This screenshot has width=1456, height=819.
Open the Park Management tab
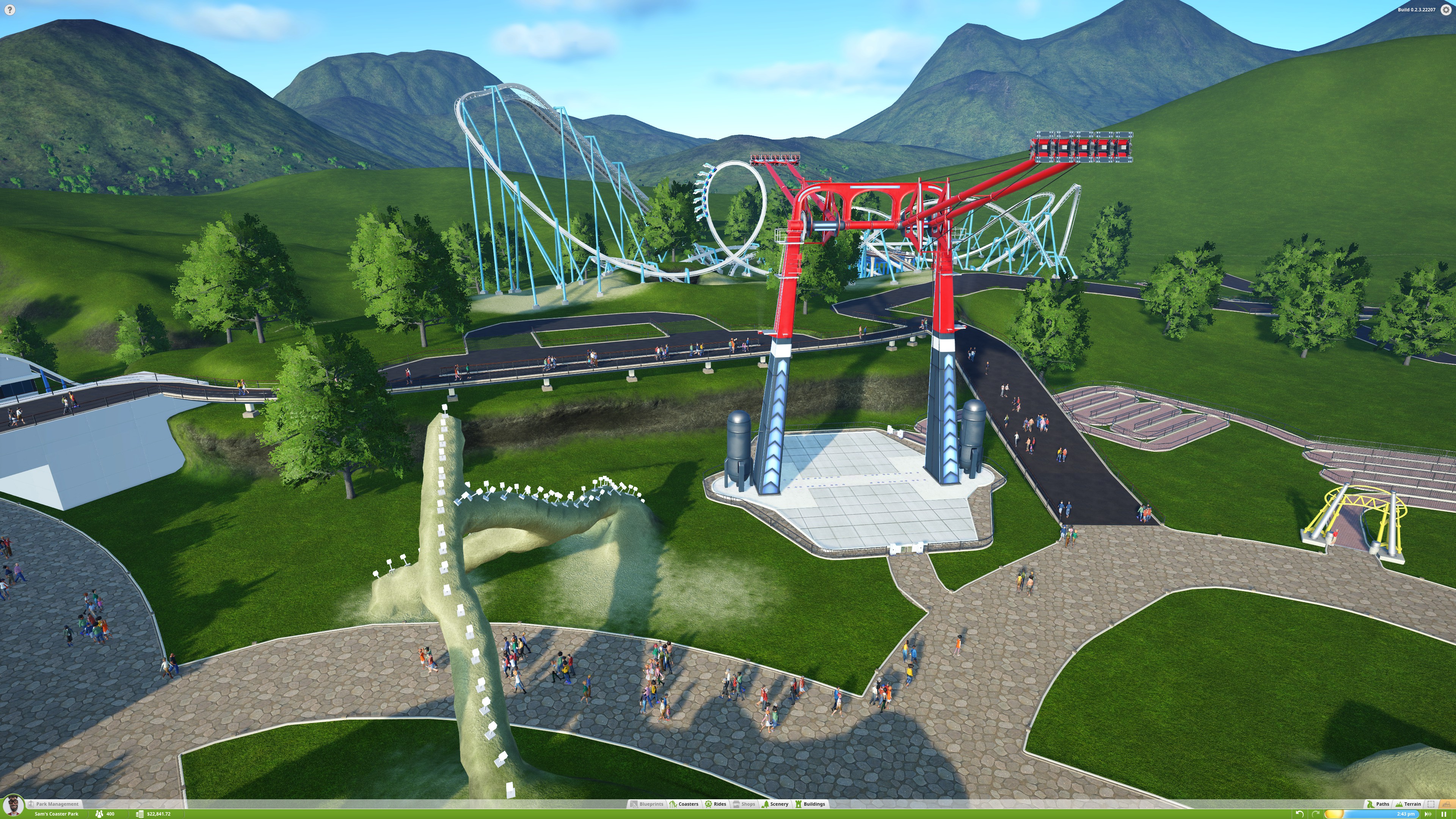tap(56, 804)
